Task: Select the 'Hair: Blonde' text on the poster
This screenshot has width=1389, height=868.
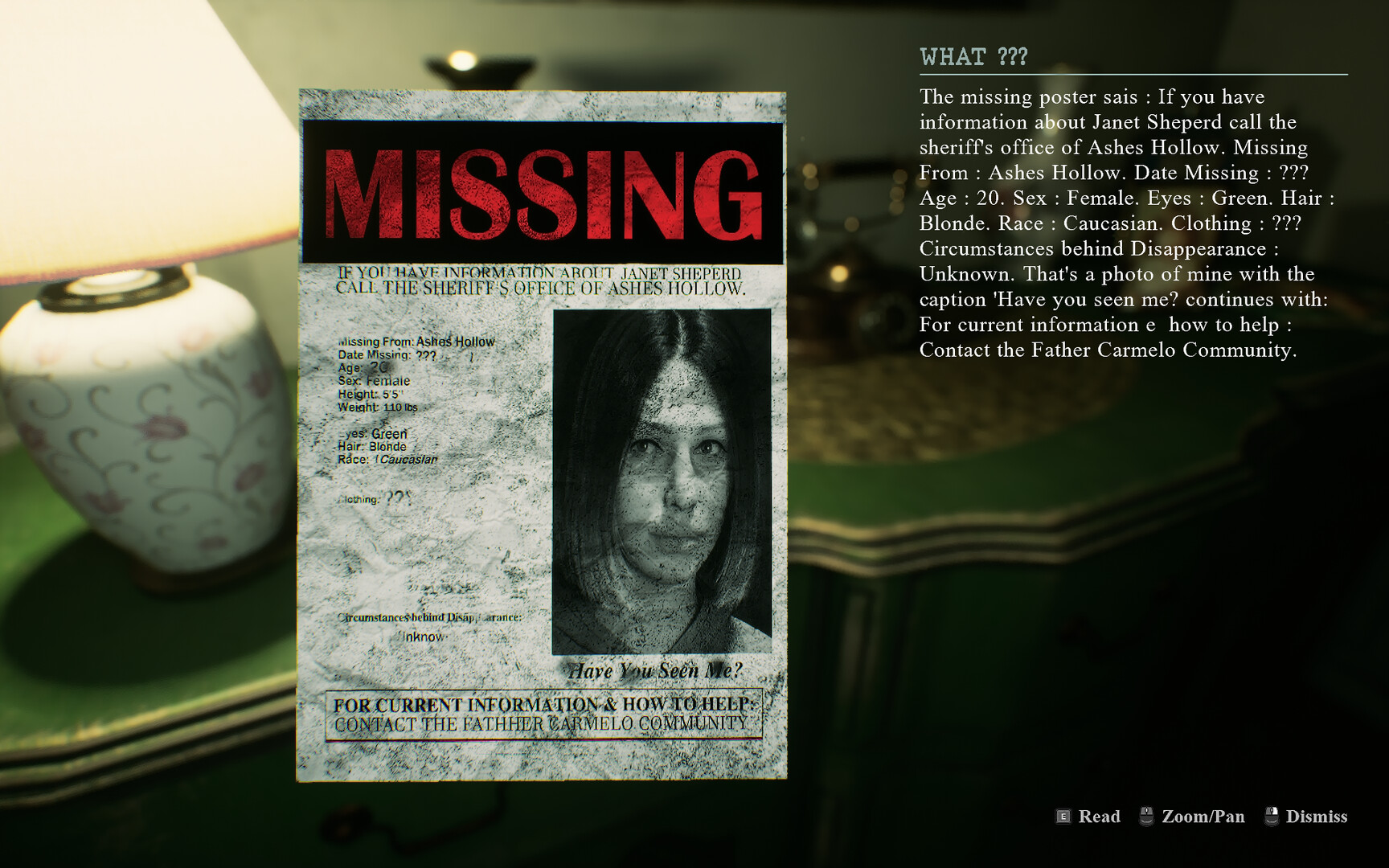Action: coord(374,447)
